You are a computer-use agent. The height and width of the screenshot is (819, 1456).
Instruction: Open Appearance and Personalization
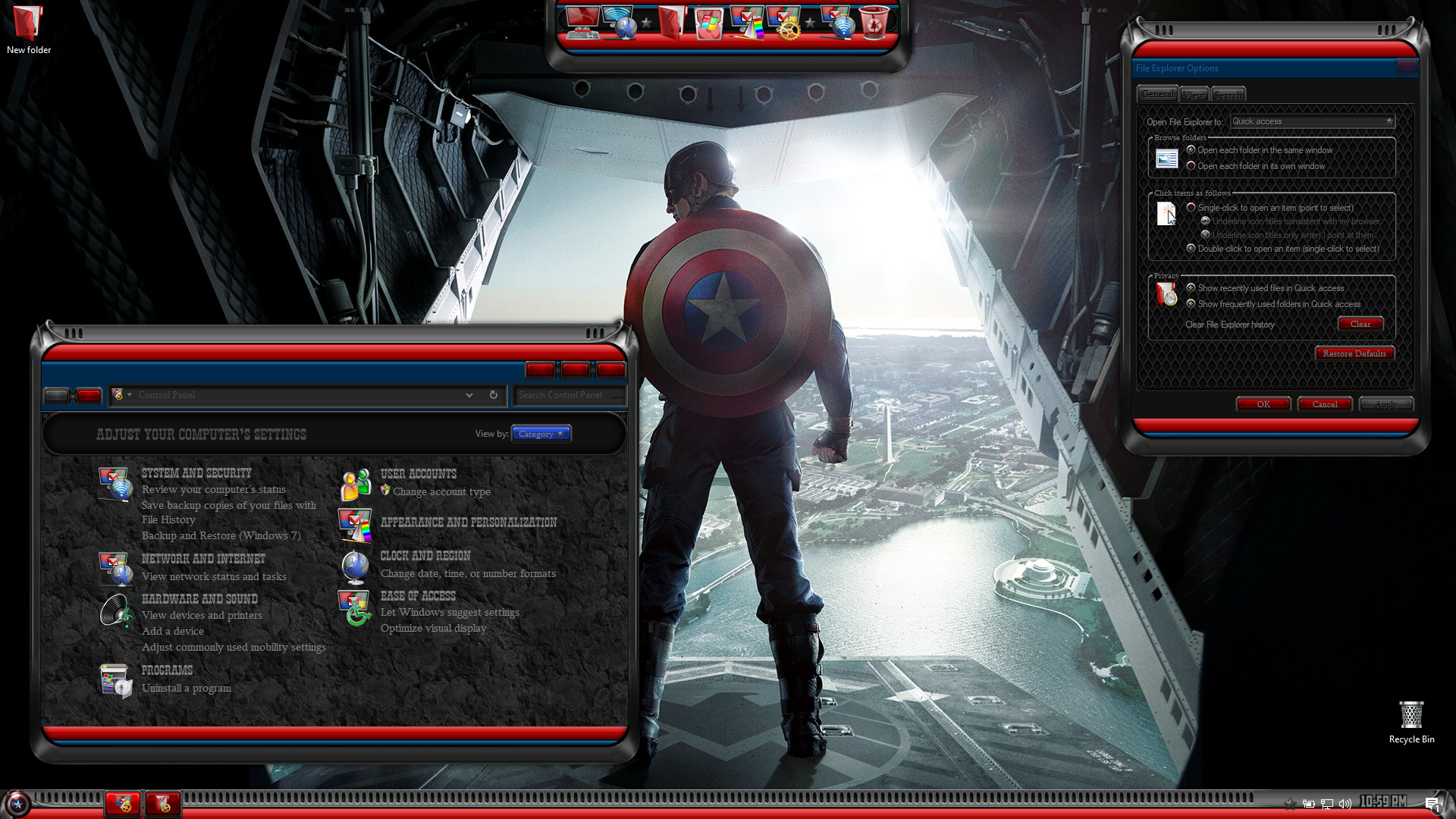click(469, 522)
